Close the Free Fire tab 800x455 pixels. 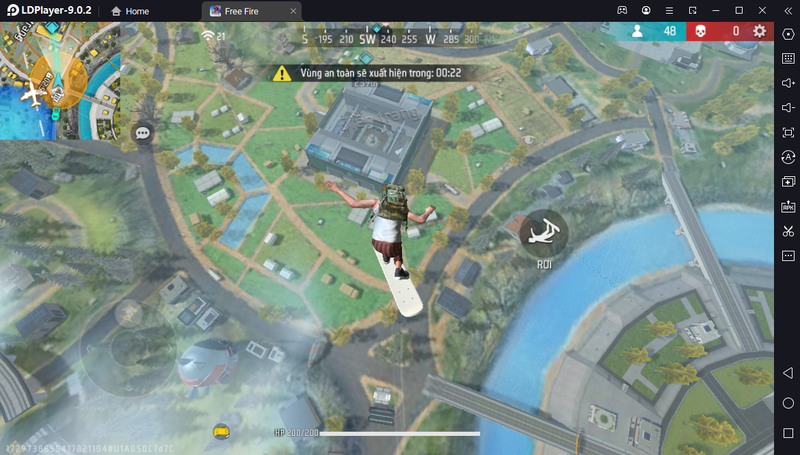(x=292, y=11)
